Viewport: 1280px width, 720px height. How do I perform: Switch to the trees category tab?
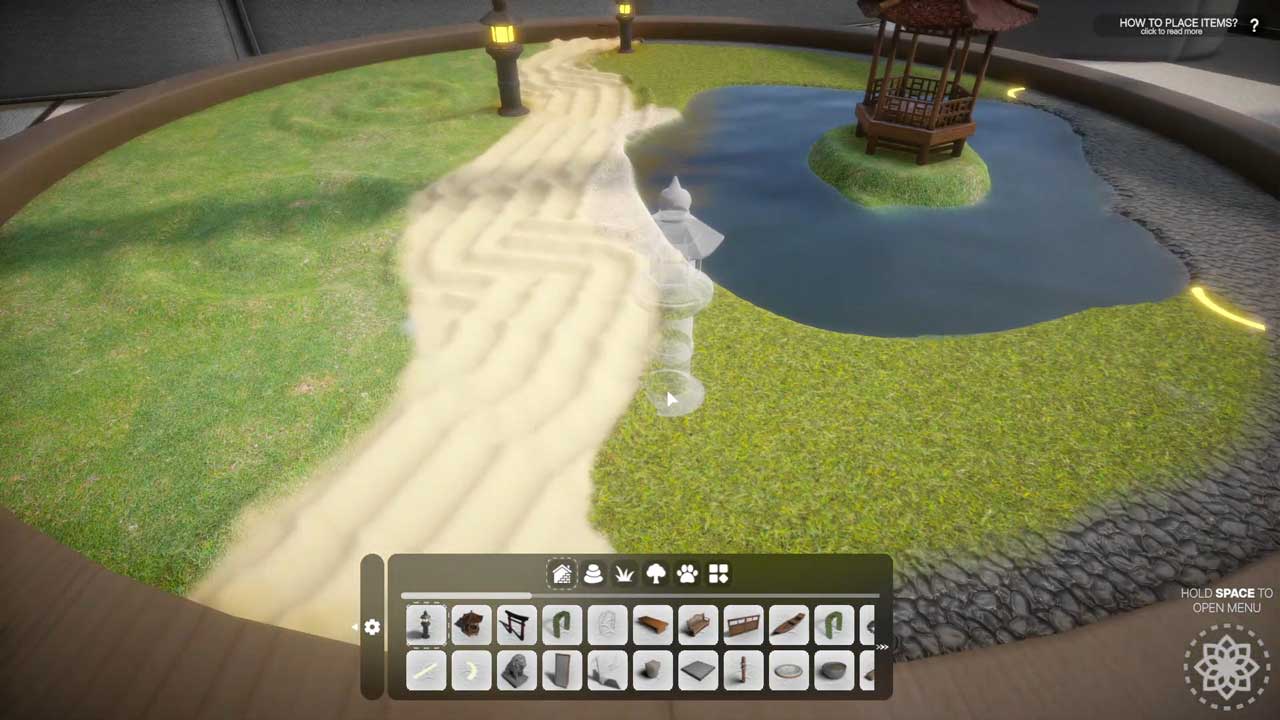656,574
